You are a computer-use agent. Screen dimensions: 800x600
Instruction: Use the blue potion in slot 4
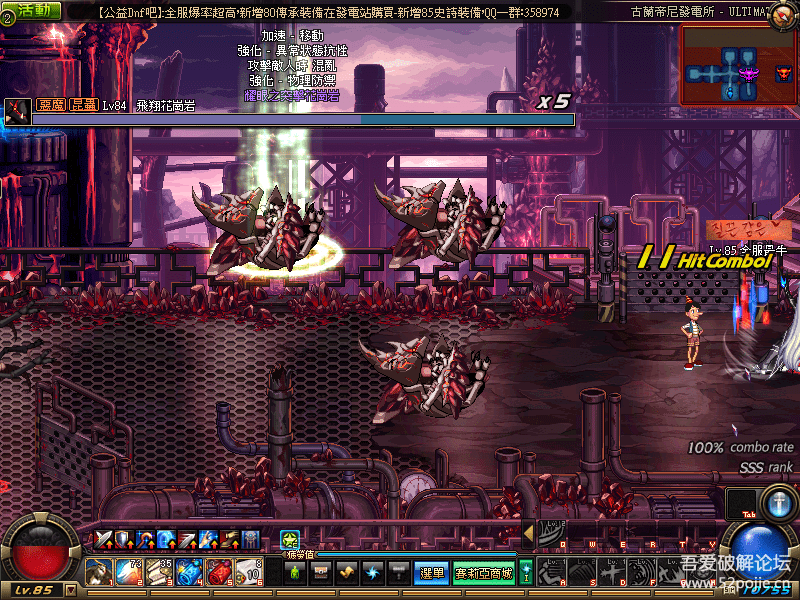pos(189,572)
